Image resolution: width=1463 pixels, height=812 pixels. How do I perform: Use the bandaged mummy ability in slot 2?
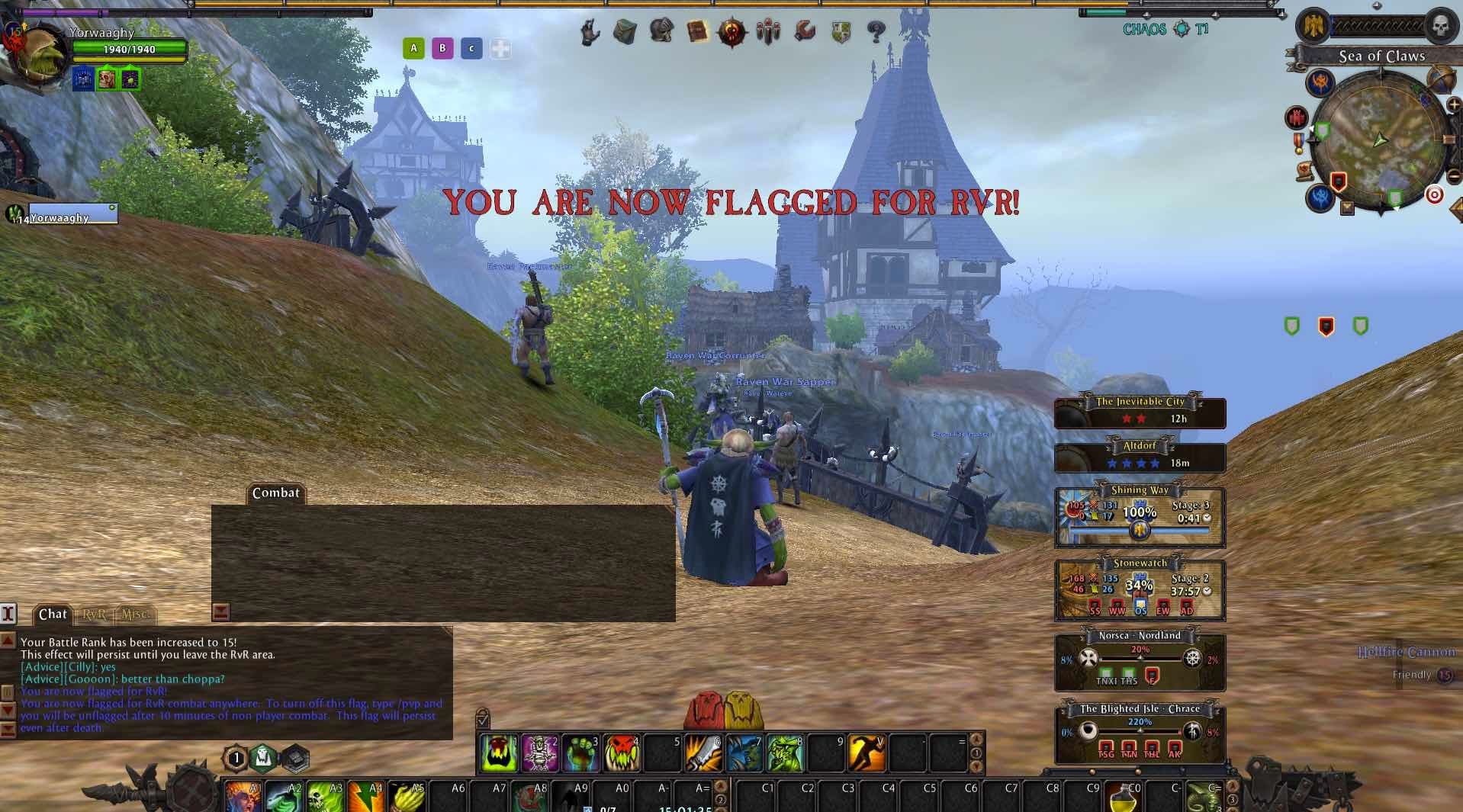[540, 753]
